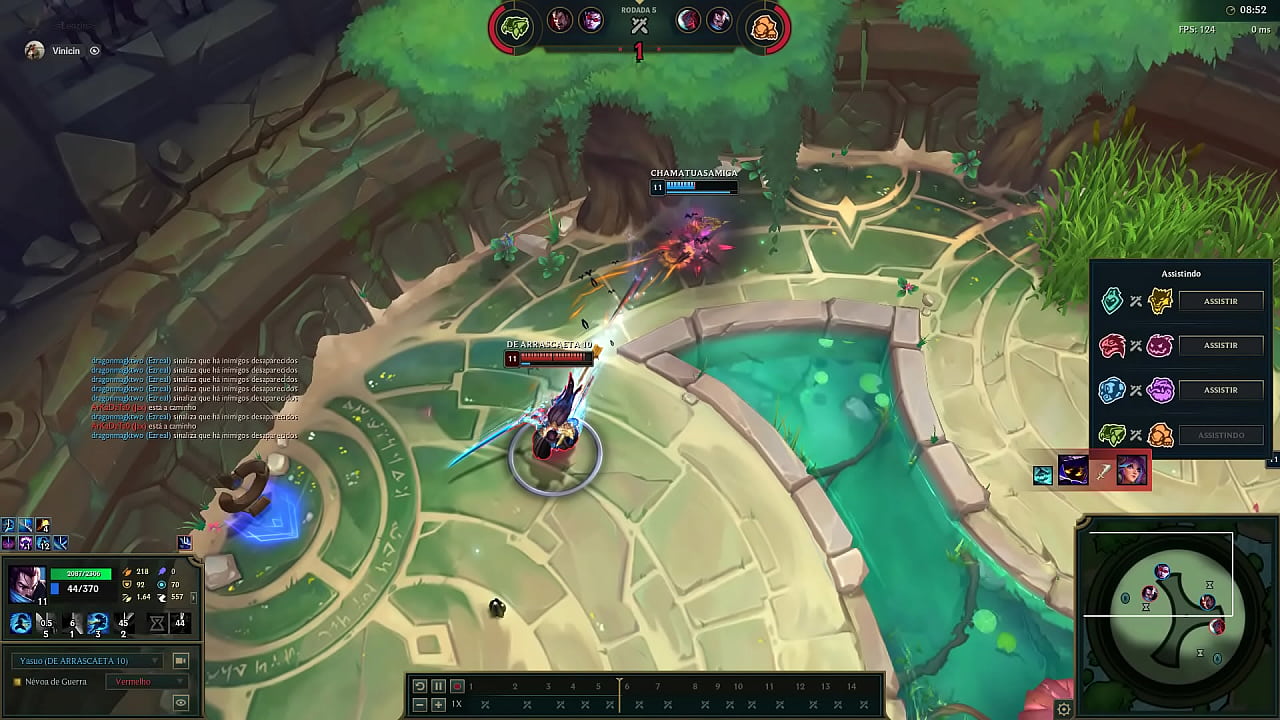Screen dimensions: 1280x720
Task: Click Yasuo's portrait in the bottom-left HUD
Action: [27, 585]
